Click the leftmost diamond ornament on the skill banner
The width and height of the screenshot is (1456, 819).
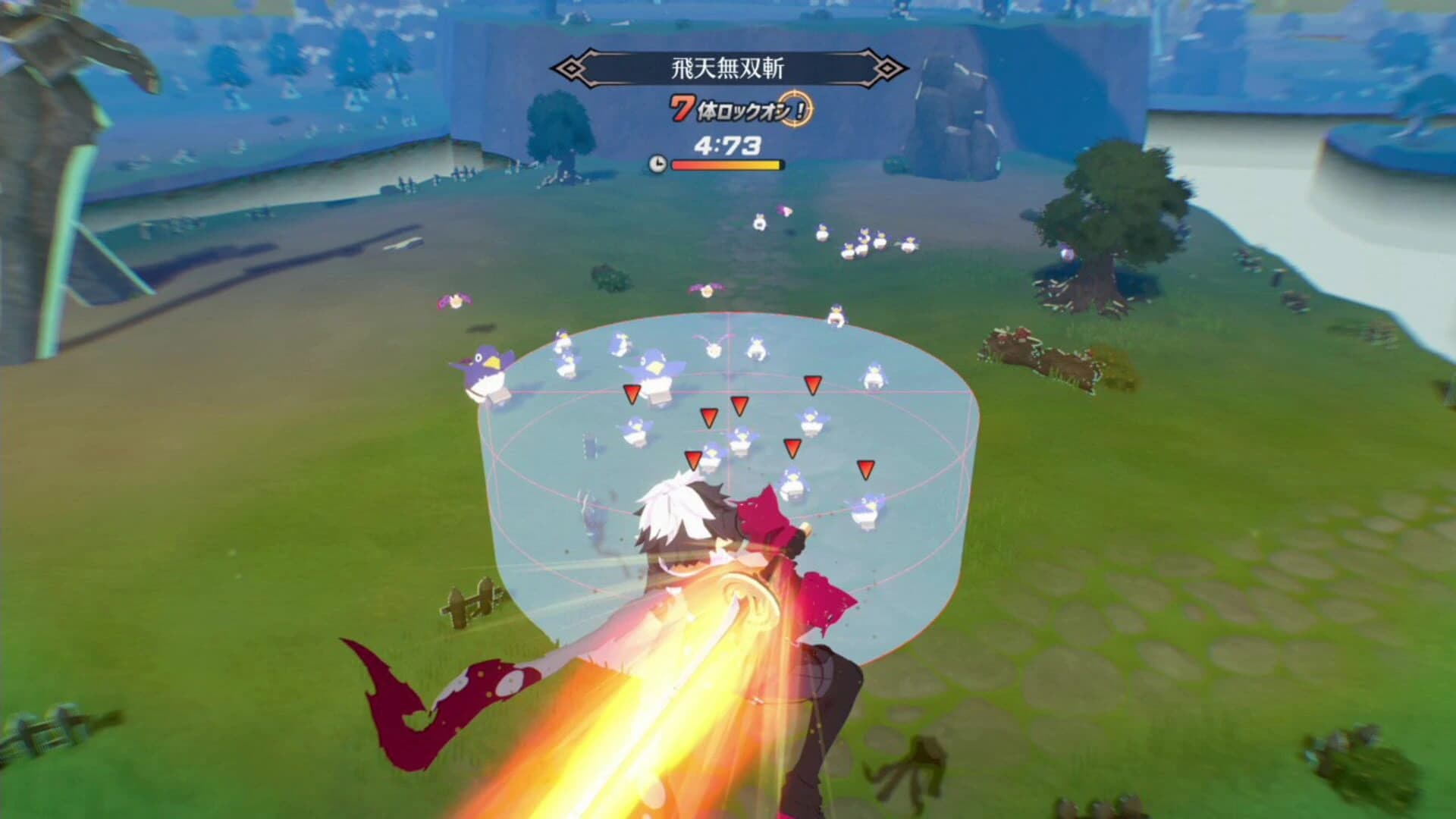[571, 68]
